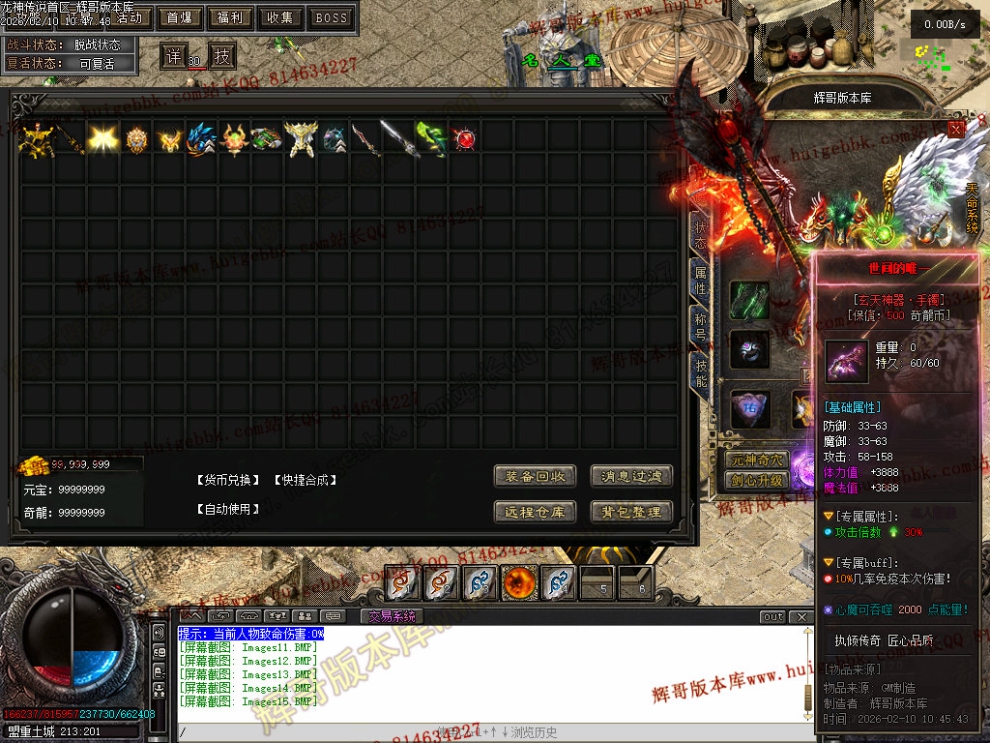Viewport: 990px width, 743px height.
Task: Select the red orb item in bag
Action: click(463, 139)
